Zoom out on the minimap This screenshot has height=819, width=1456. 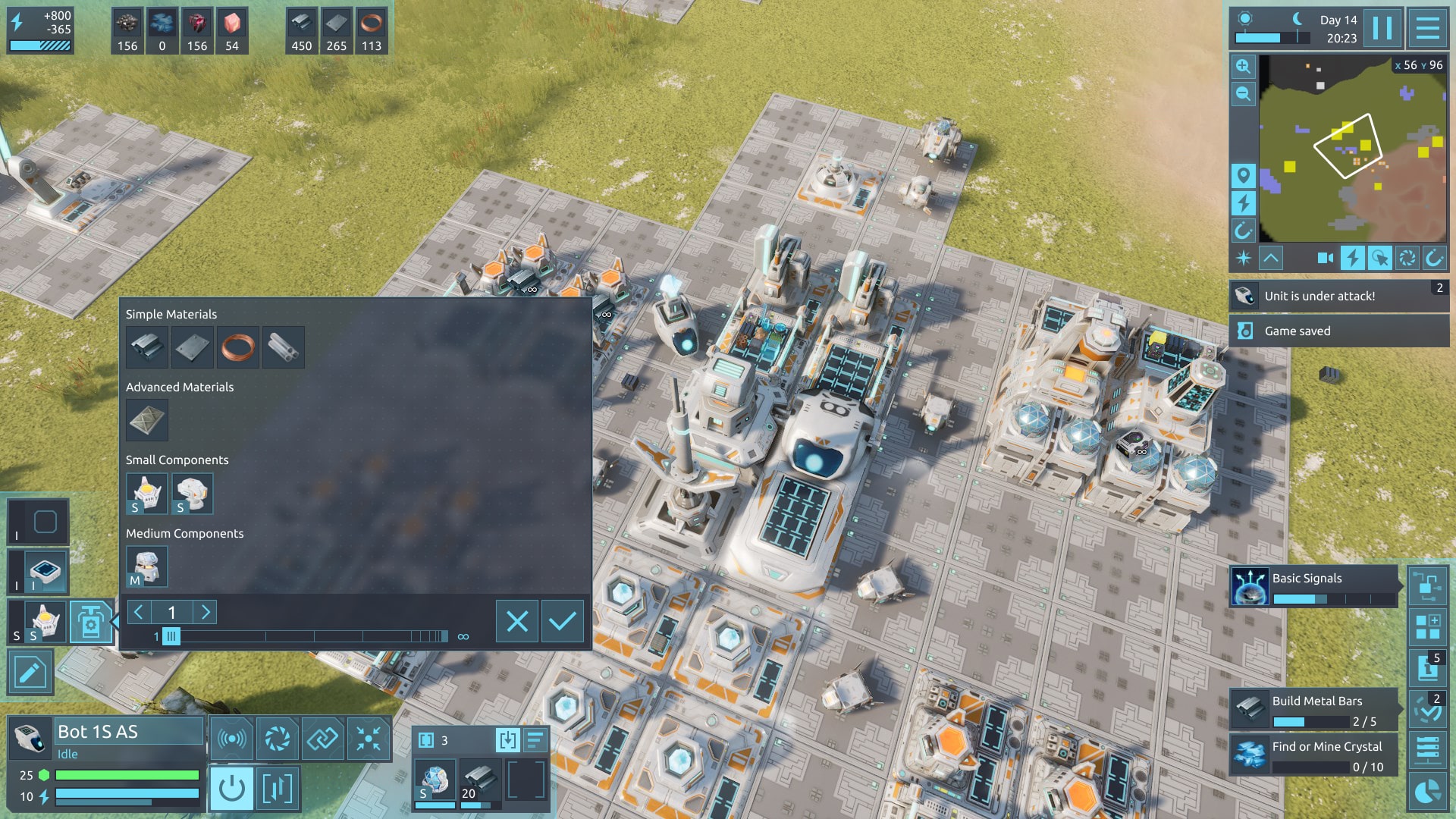[1243, 94]
